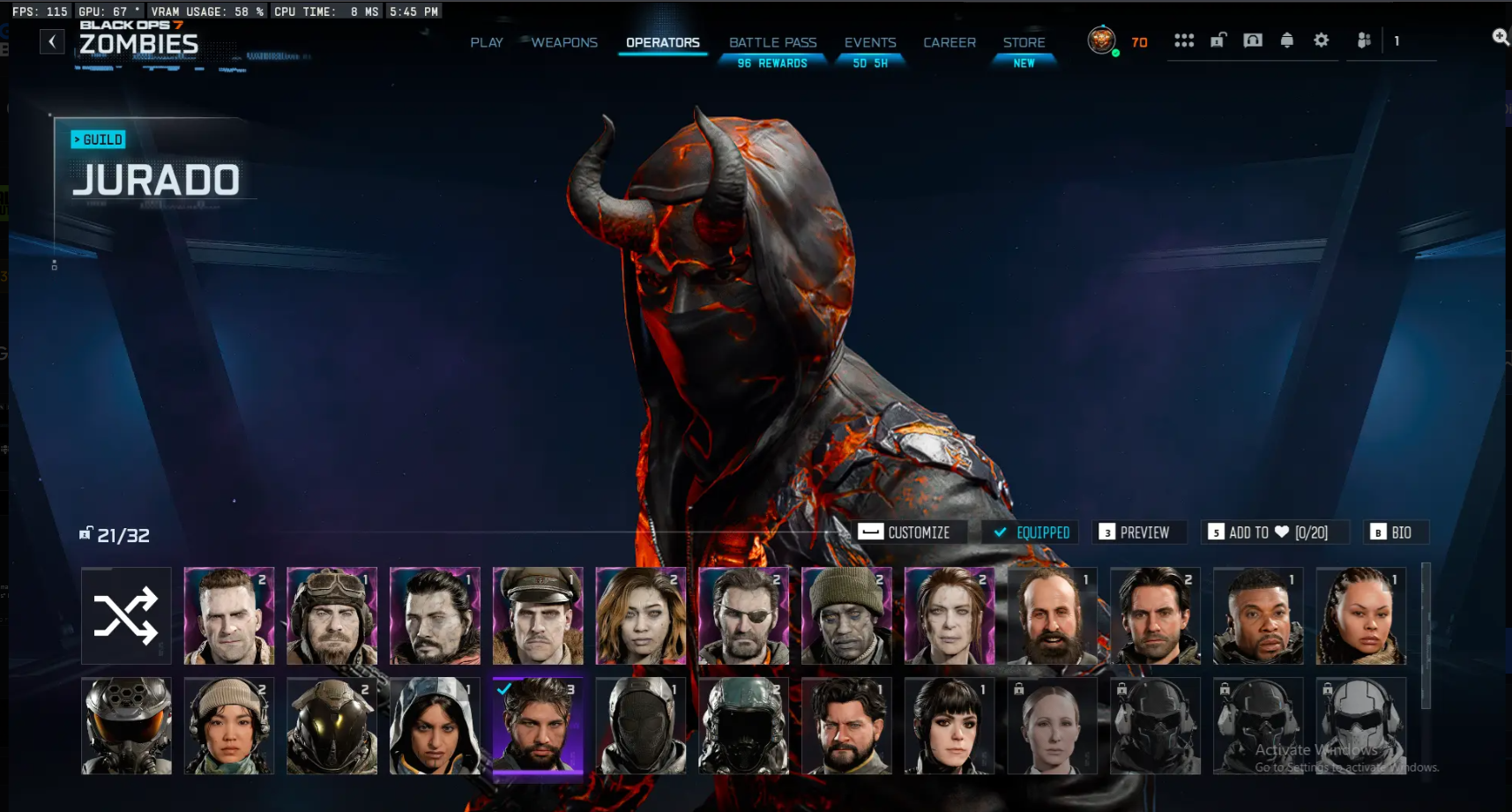Toggle the equipped operator's favorite with ADD TO
1512x812 pixels.
click(x=1274, y=533)
